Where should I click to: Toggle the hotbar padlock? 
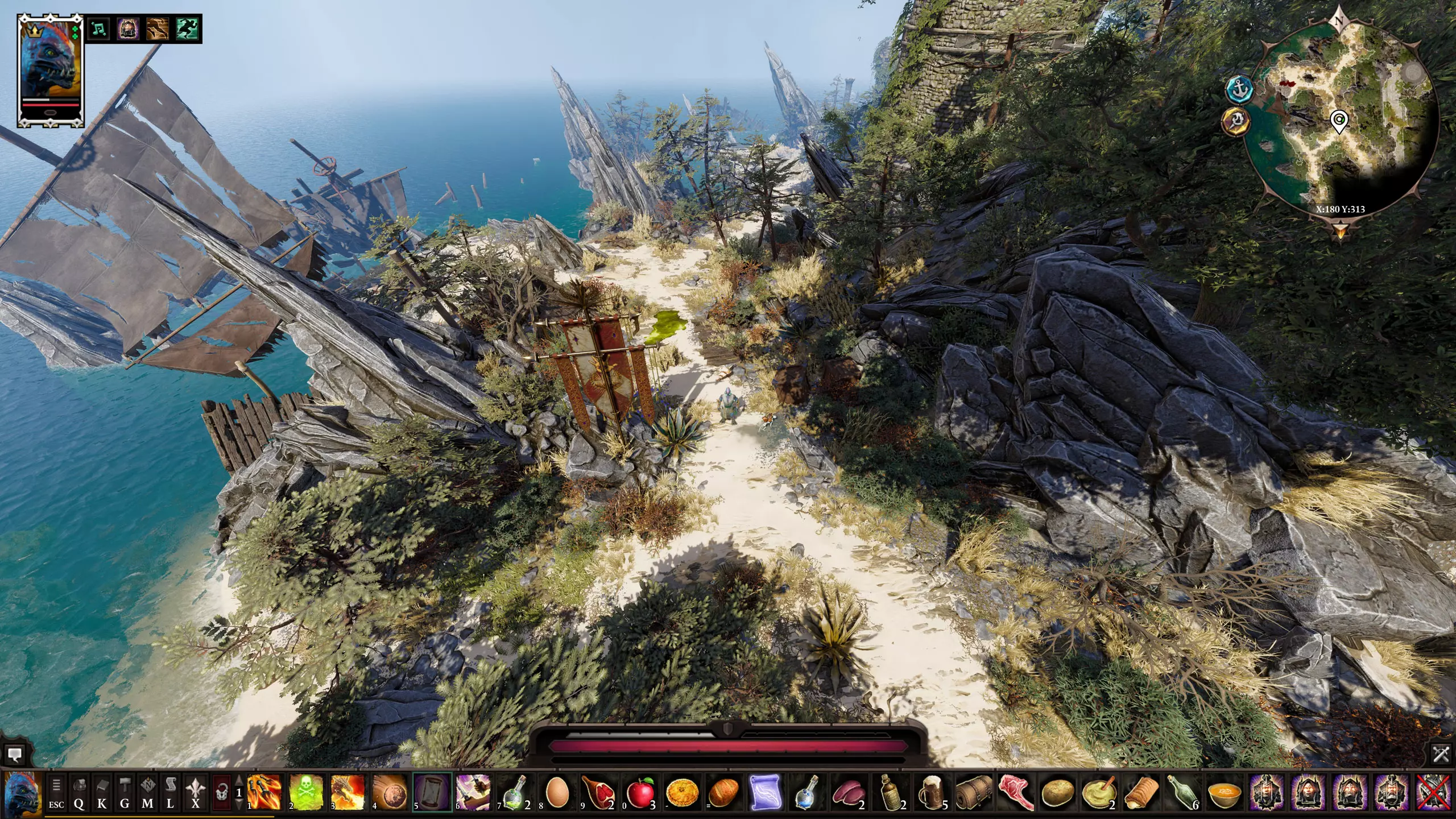coord(222,793)
